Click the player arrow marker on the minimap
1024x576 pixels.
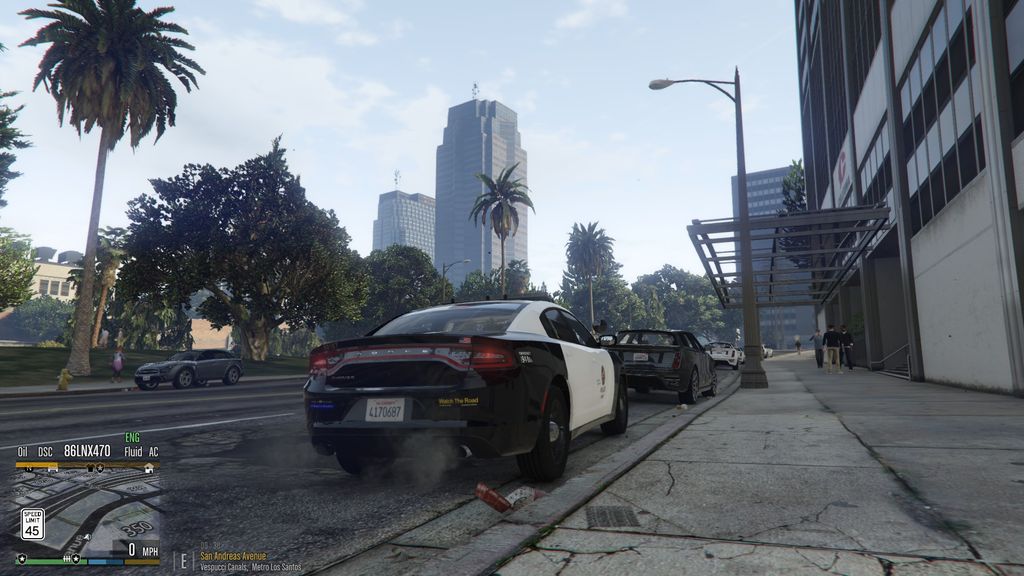[x=88, y=537]
